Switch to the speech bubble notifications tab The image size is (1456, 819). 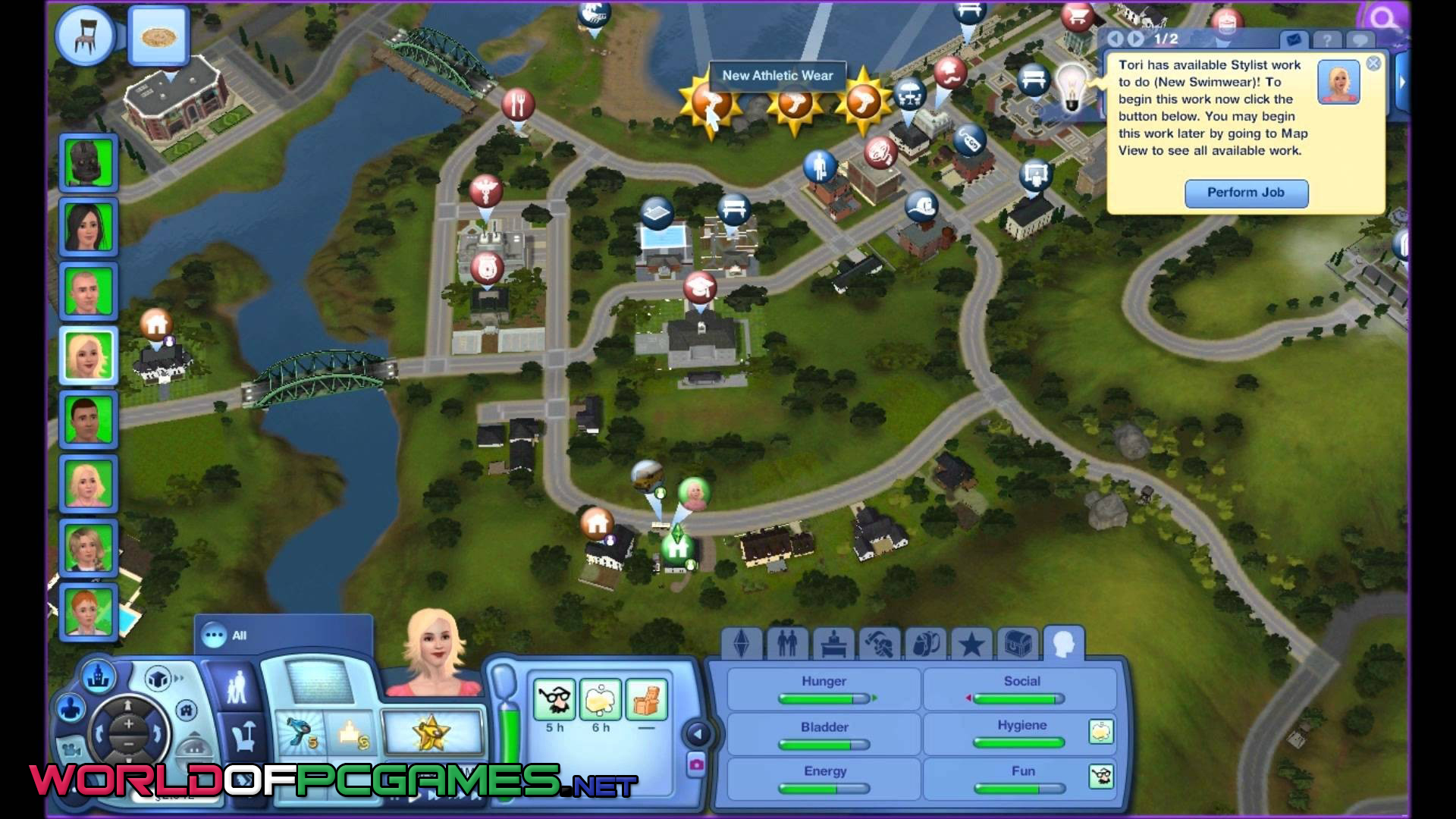(x=1360, y=40)
